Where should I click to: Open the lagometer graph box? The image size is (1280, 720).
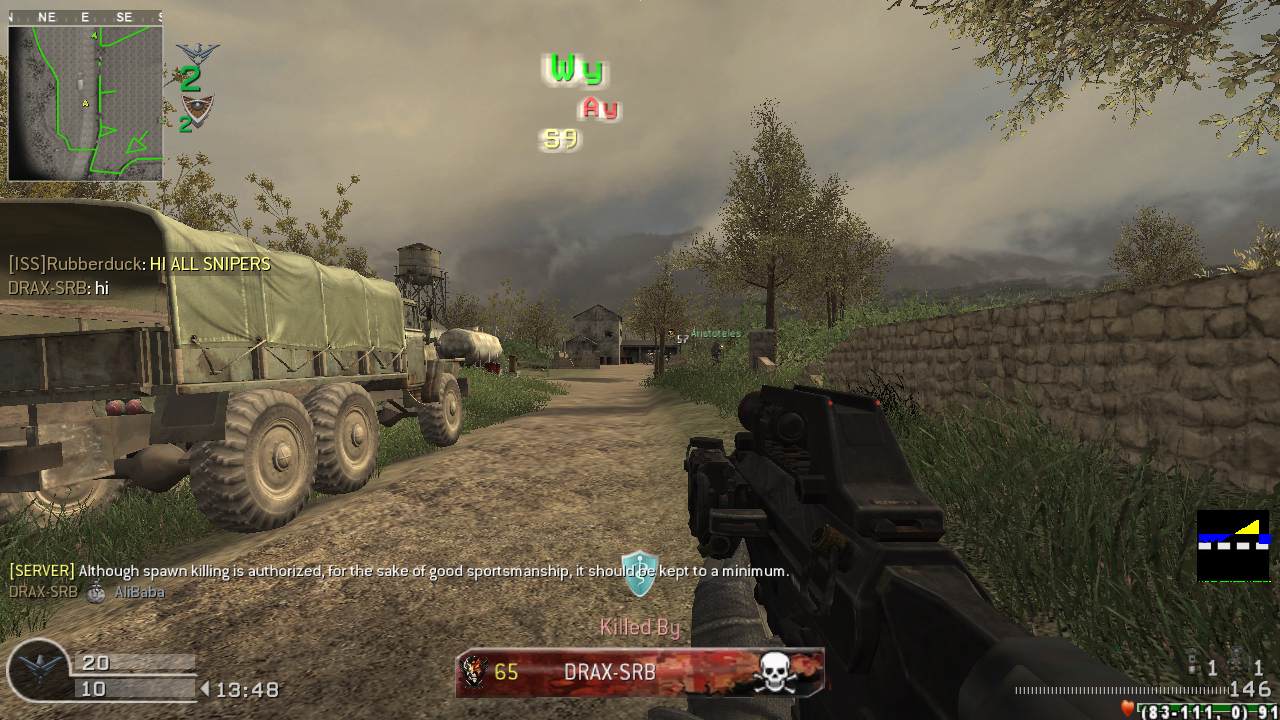click(1233, 545)
